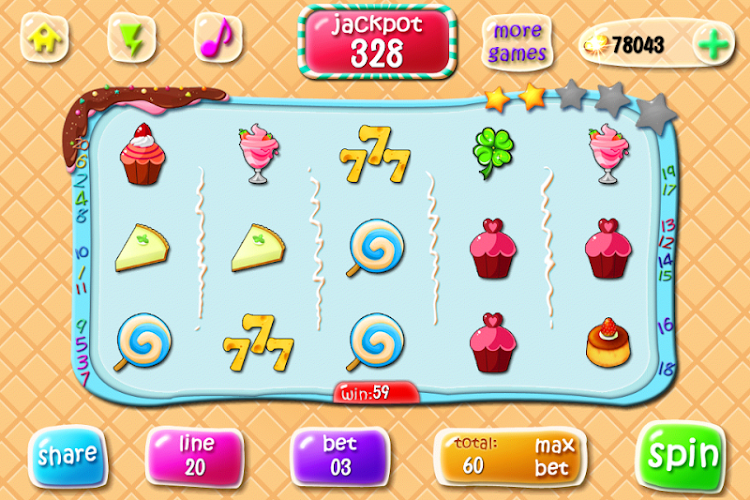This screenshot has height=500, width=750.
Task: Open the more games button
Action: pyautogui.click(x=517, y=42)
